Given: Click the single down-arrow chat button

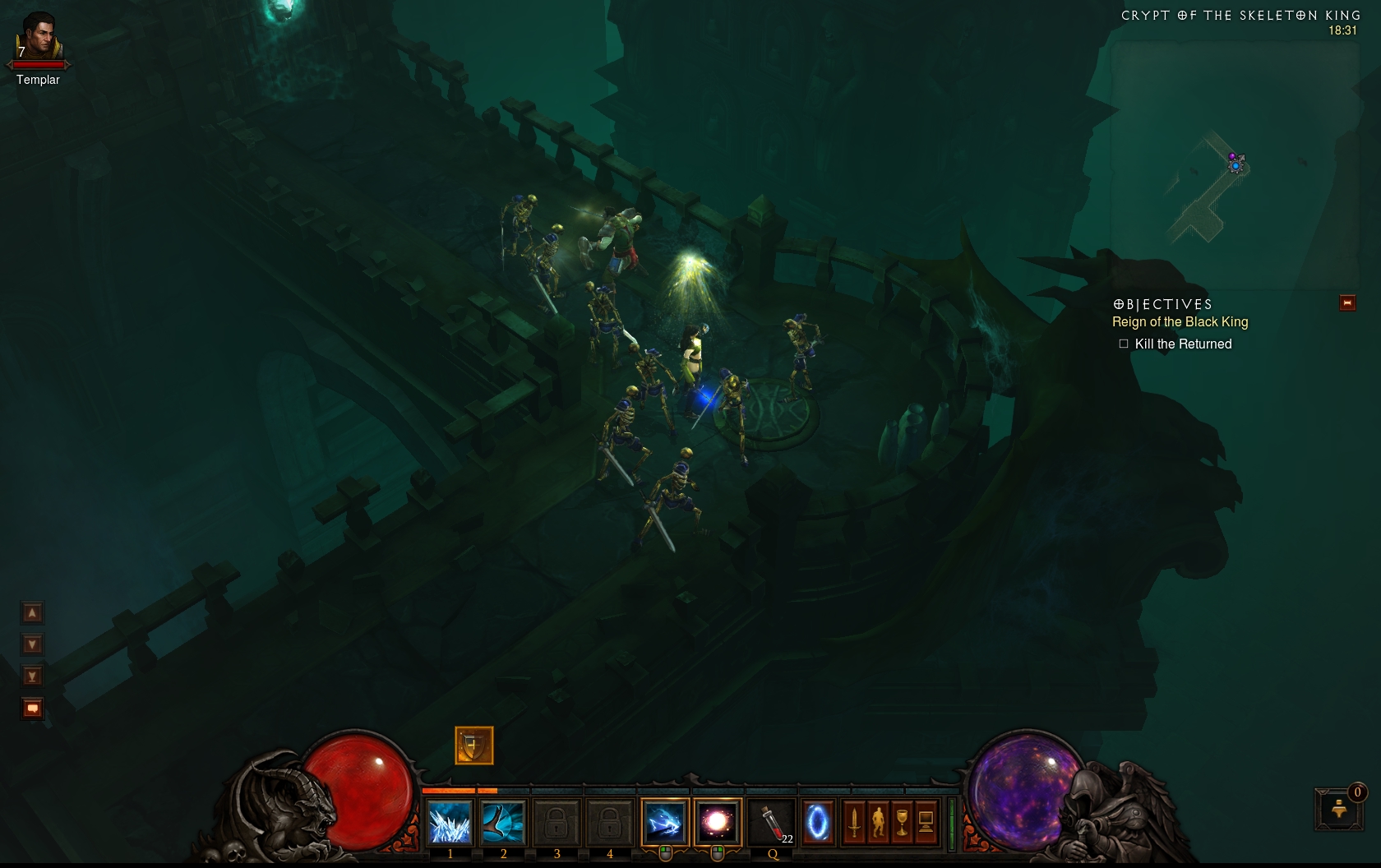Looking at the screenshot, I should pos(32,644).
